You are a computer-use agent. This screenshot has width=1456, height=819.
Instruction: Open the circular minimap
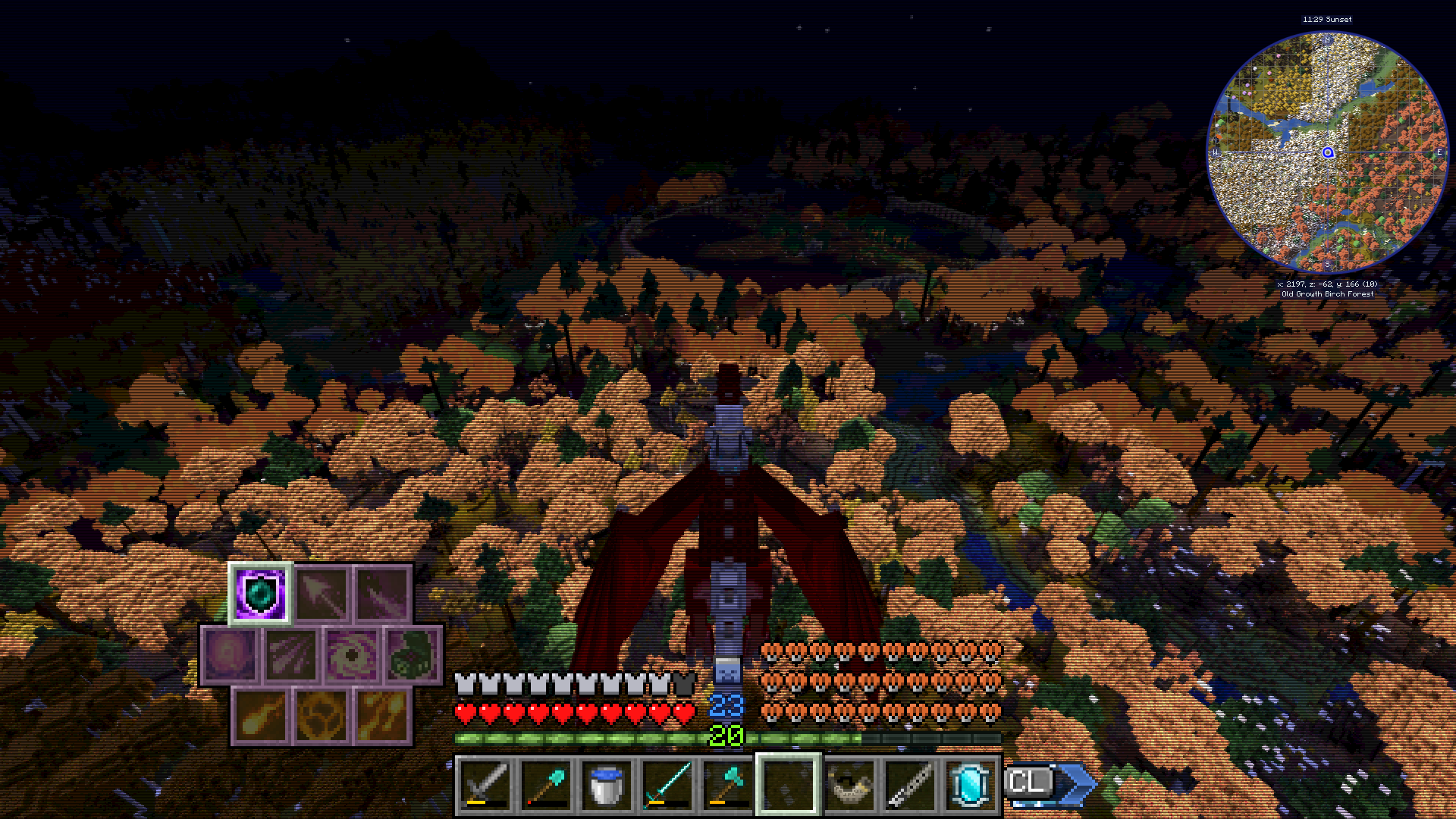click(1327, 152)
